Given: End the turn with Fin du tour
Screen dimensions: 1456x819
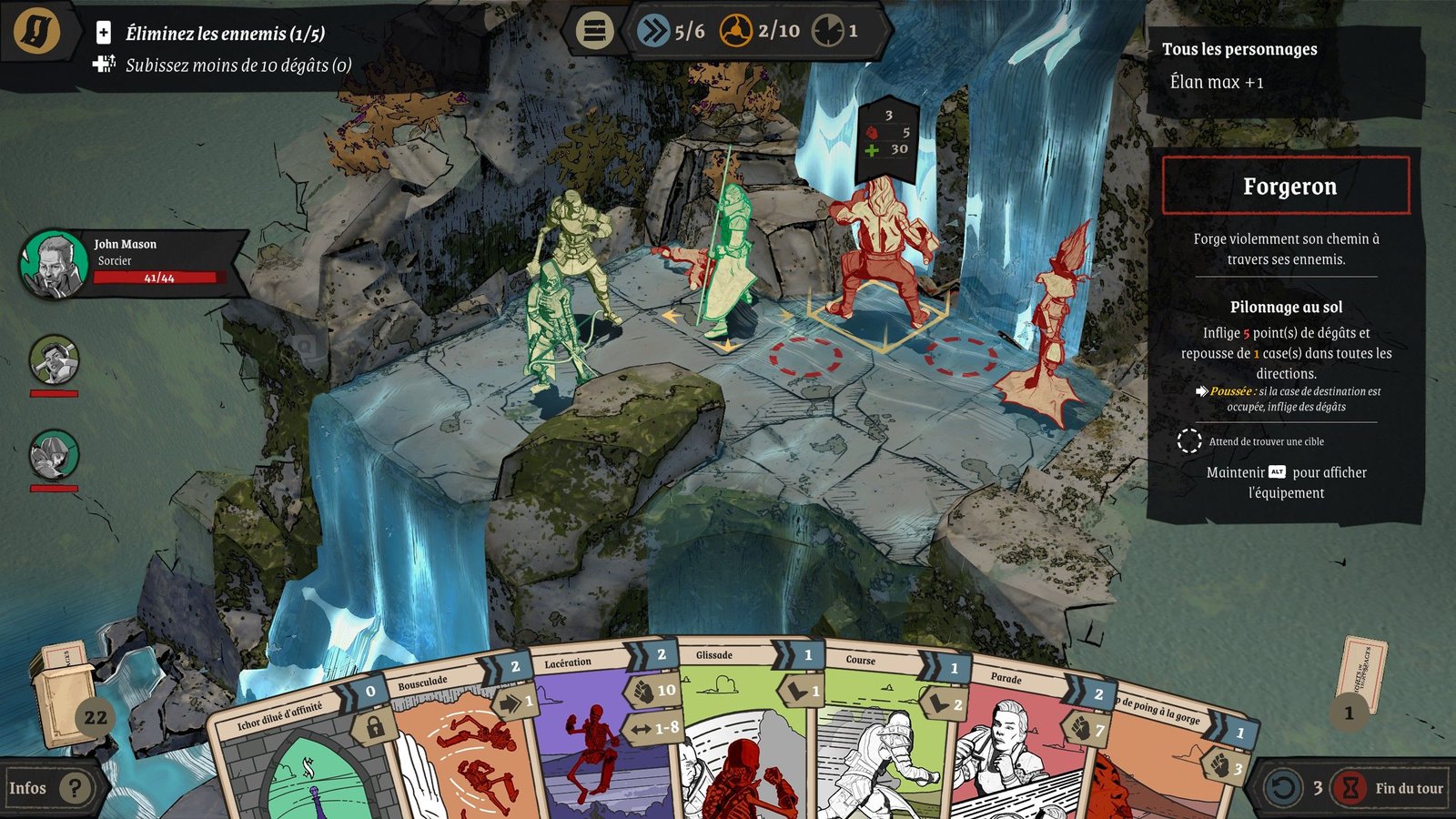Looking at the screenshot, I should pyautogui.click(x=1391, y=788).
